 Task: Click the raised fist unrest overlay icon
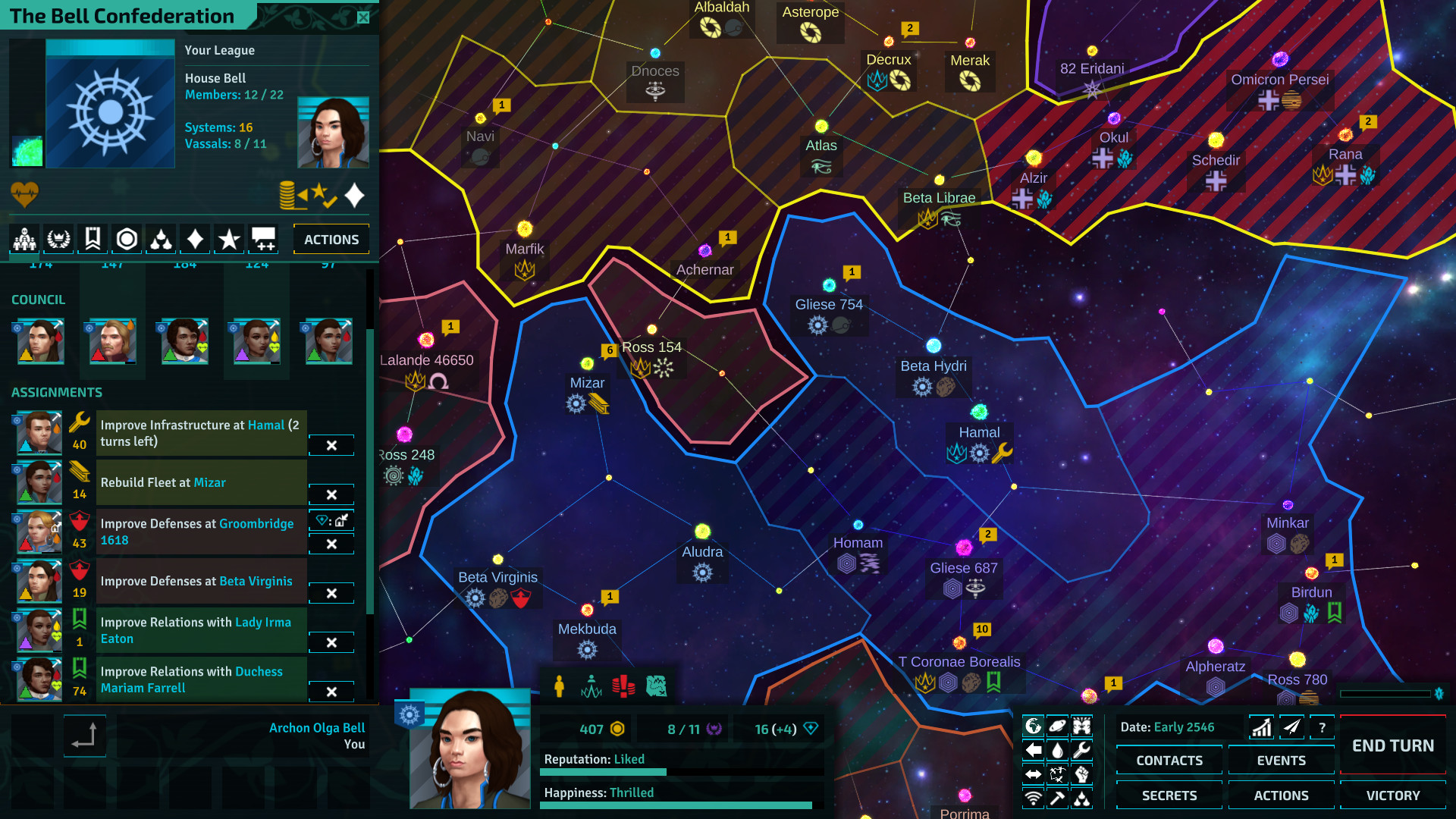(1082, 774)
